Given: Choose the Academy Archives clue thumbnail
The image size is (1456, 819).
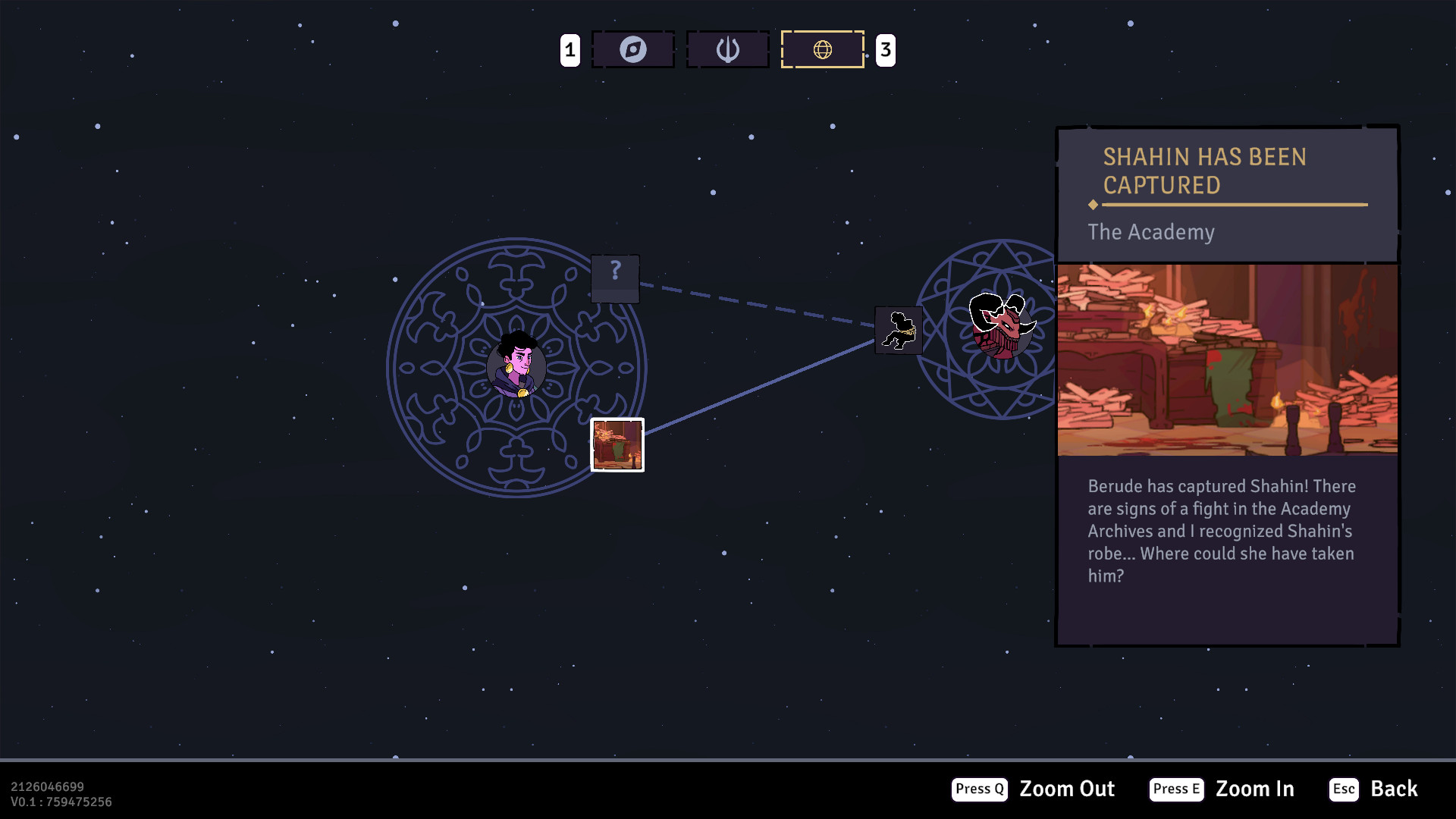Looking at the screenshot, I should (x=617, y=445).
